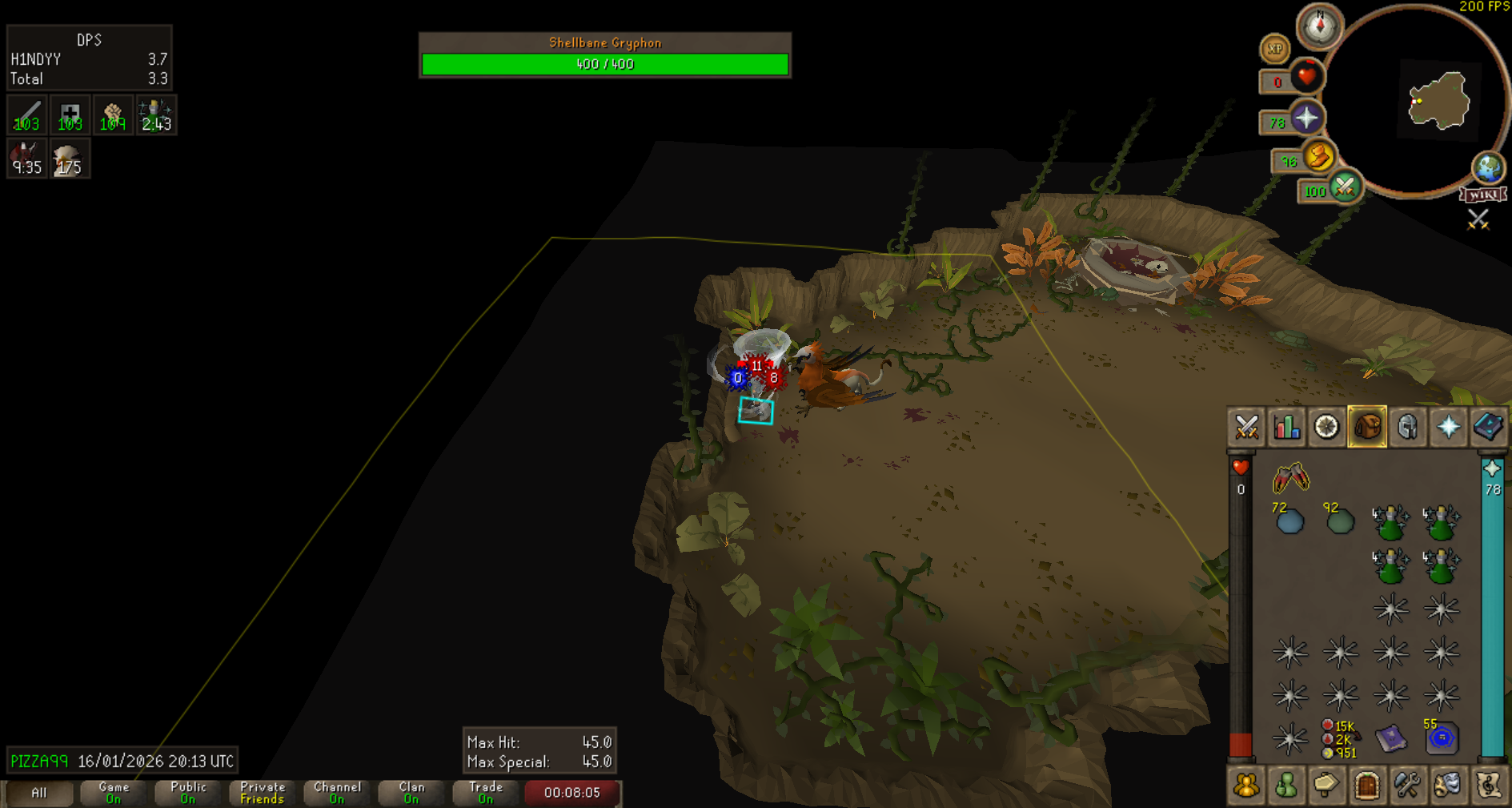Viewport: 1512px width, 808px height.
Task: Open the logout door tab
Action: click(1367, 786)
